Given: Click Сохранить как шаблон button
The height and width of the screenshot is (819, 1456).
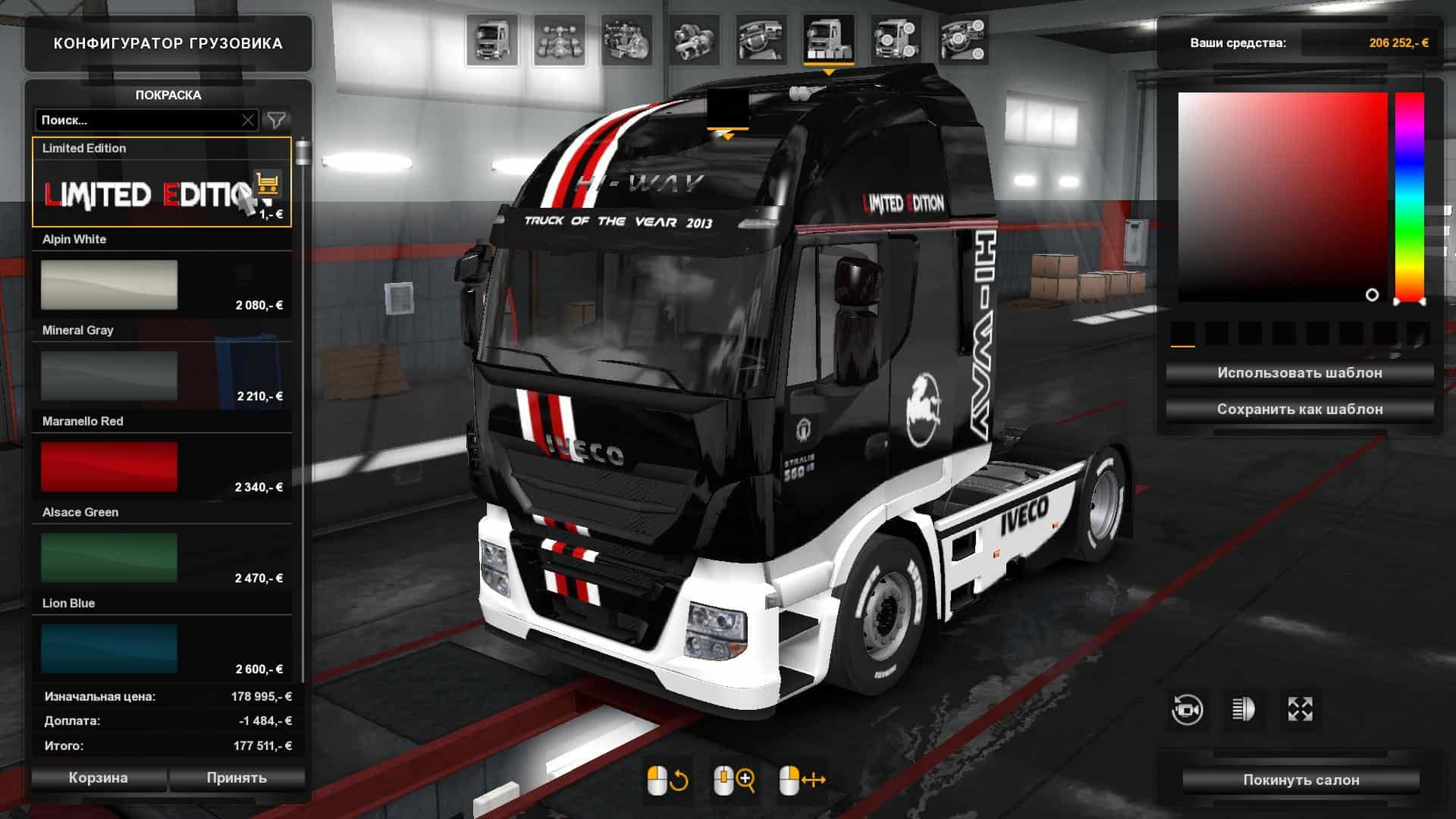Looking at the screenshot, I should pyautogui.click(x=1299, y=409).
